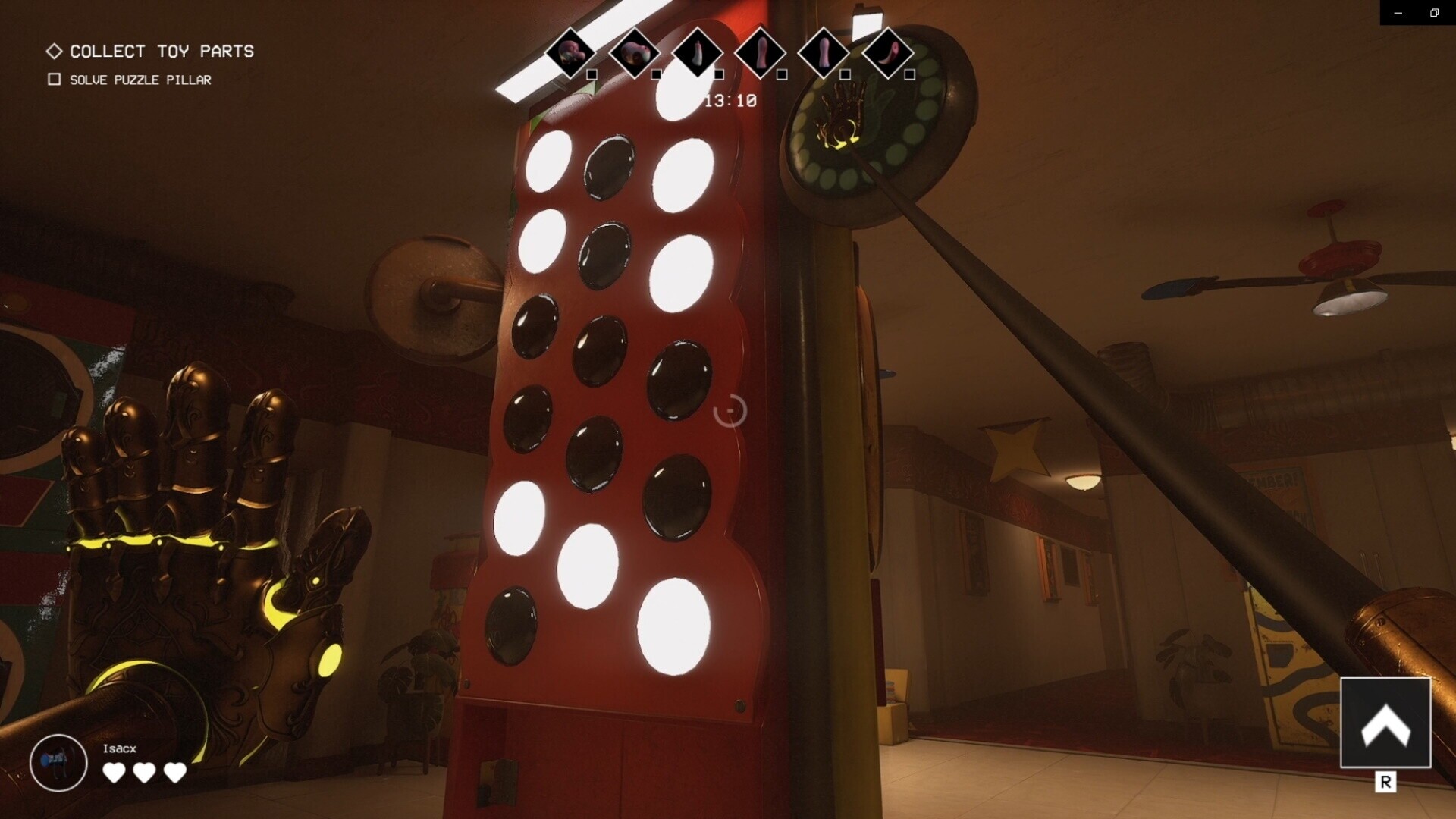This screenshot has height=819, width=1456.
Task: Click the player name Isacx
Action: pyautogui.click(x=118, y=748)
